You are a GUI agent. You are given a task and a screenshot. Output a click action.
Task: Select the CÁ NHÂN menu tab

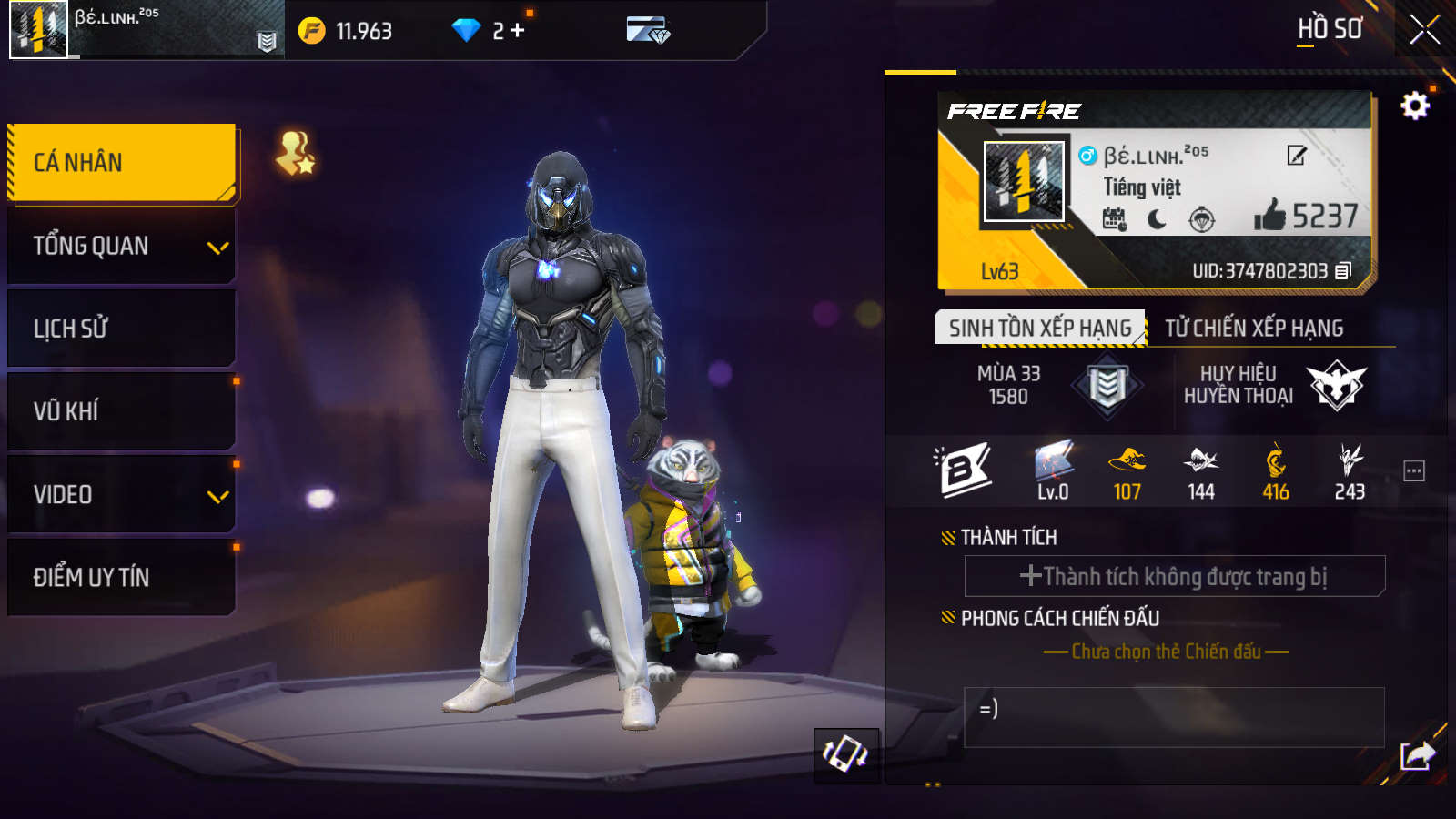(x=122, y=162)
